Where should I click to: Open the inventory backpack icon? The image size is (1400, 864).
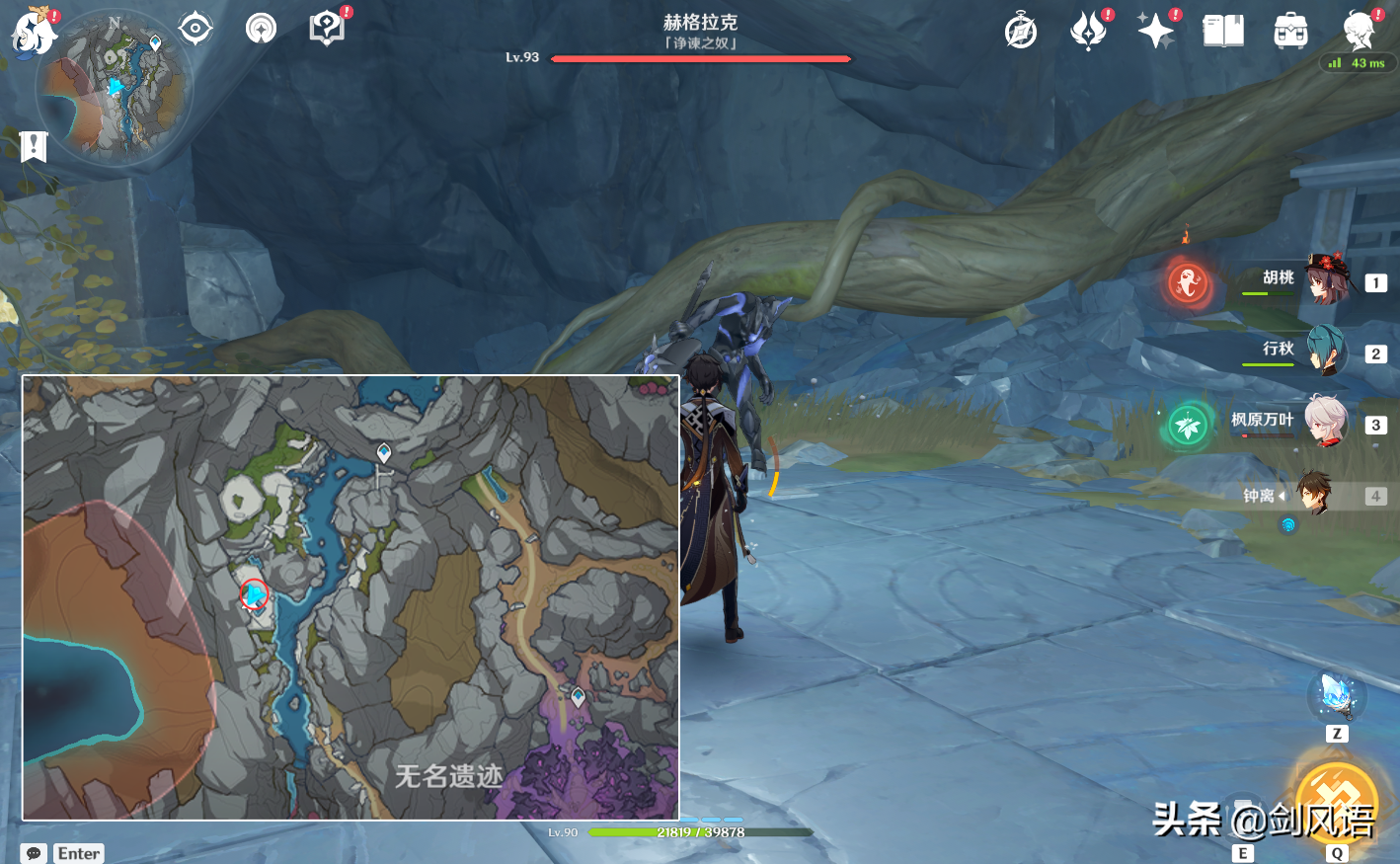point(1290,32)
